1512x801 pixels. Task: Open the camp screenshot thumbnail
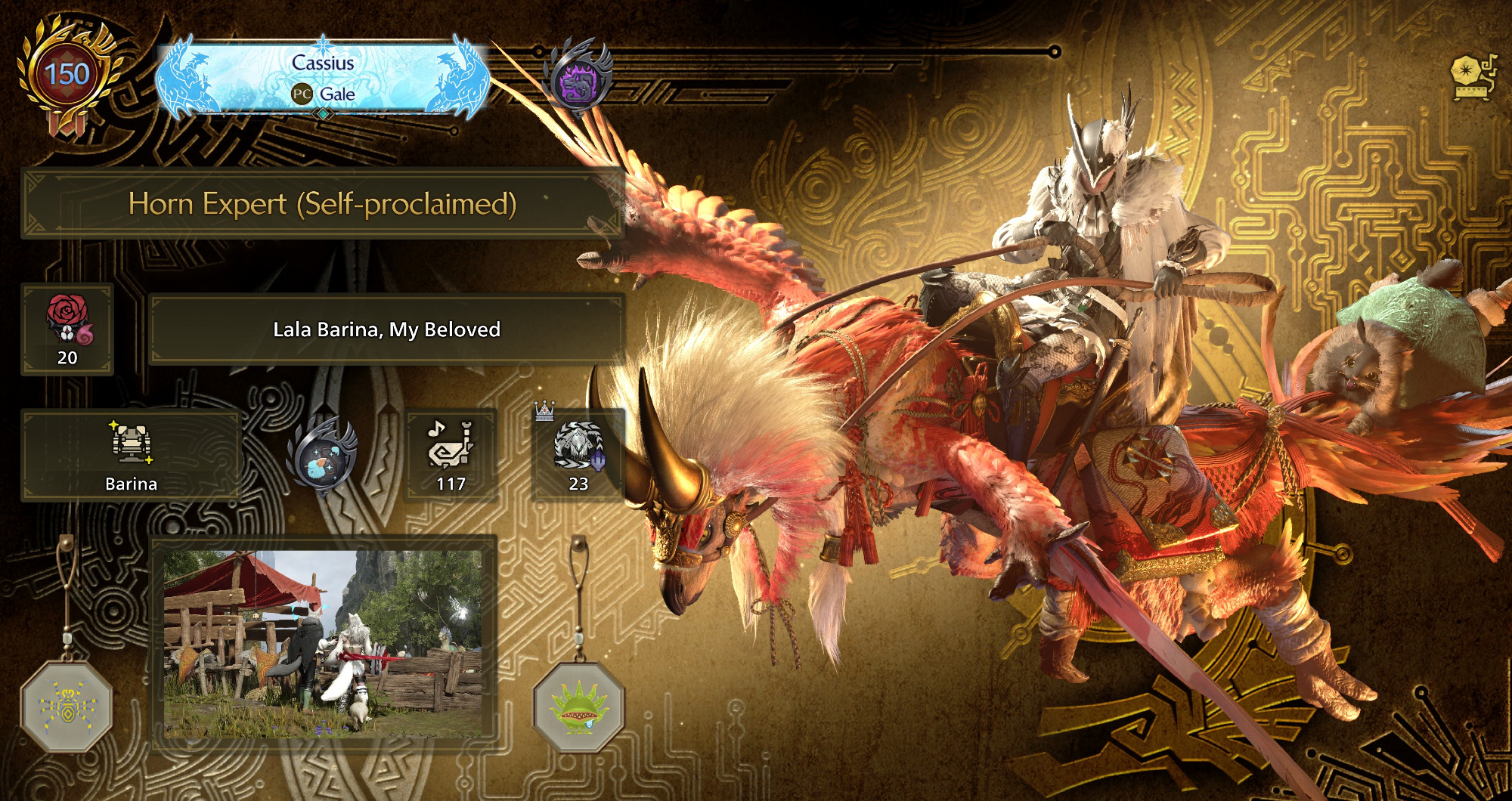coord(323,644)
